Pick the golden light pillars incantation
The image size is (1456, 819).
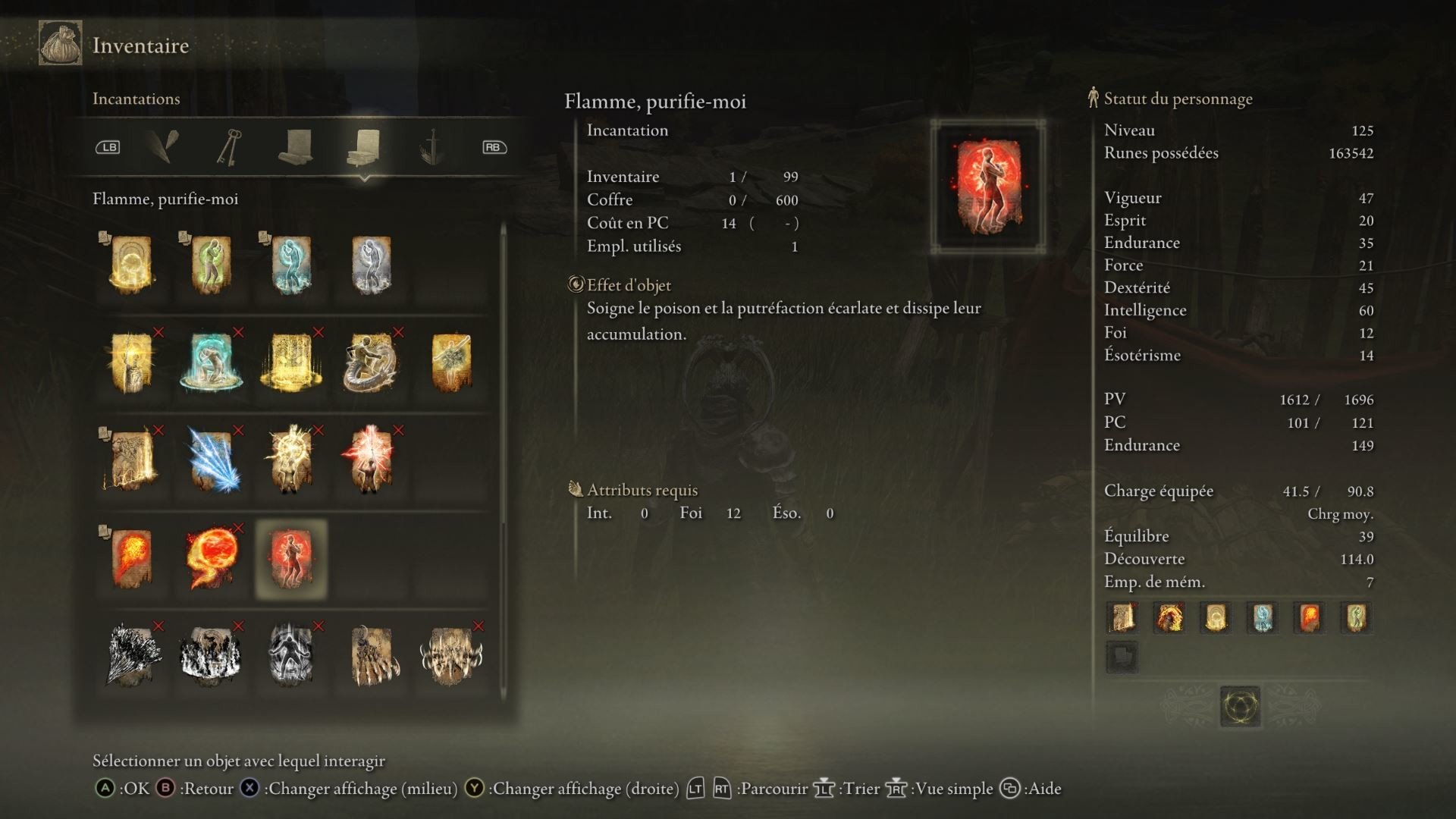coord(291,362)
